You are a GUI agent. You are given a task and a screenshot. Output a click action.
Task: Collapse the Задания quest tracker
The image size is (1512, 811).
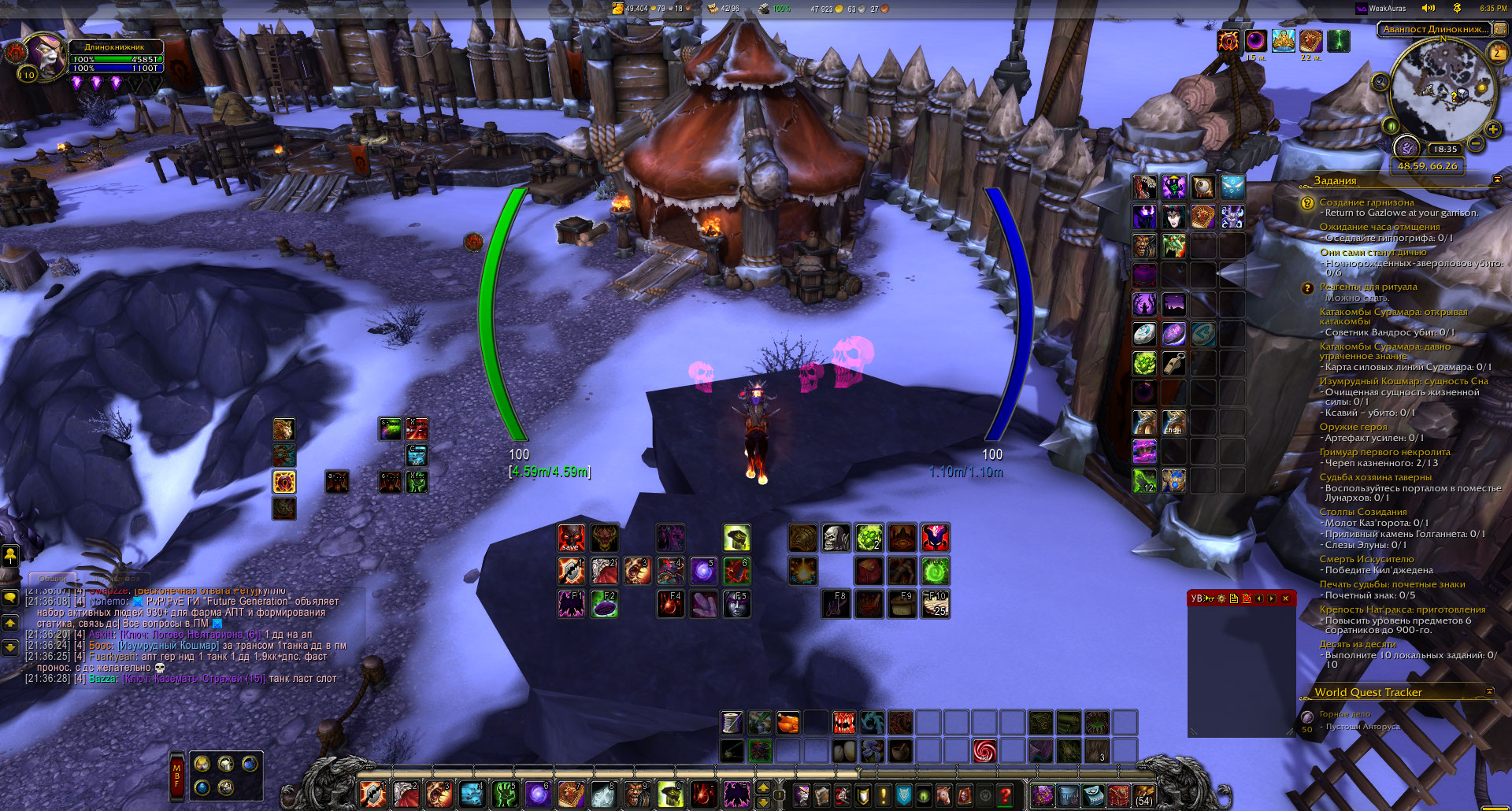[1497, 180]
